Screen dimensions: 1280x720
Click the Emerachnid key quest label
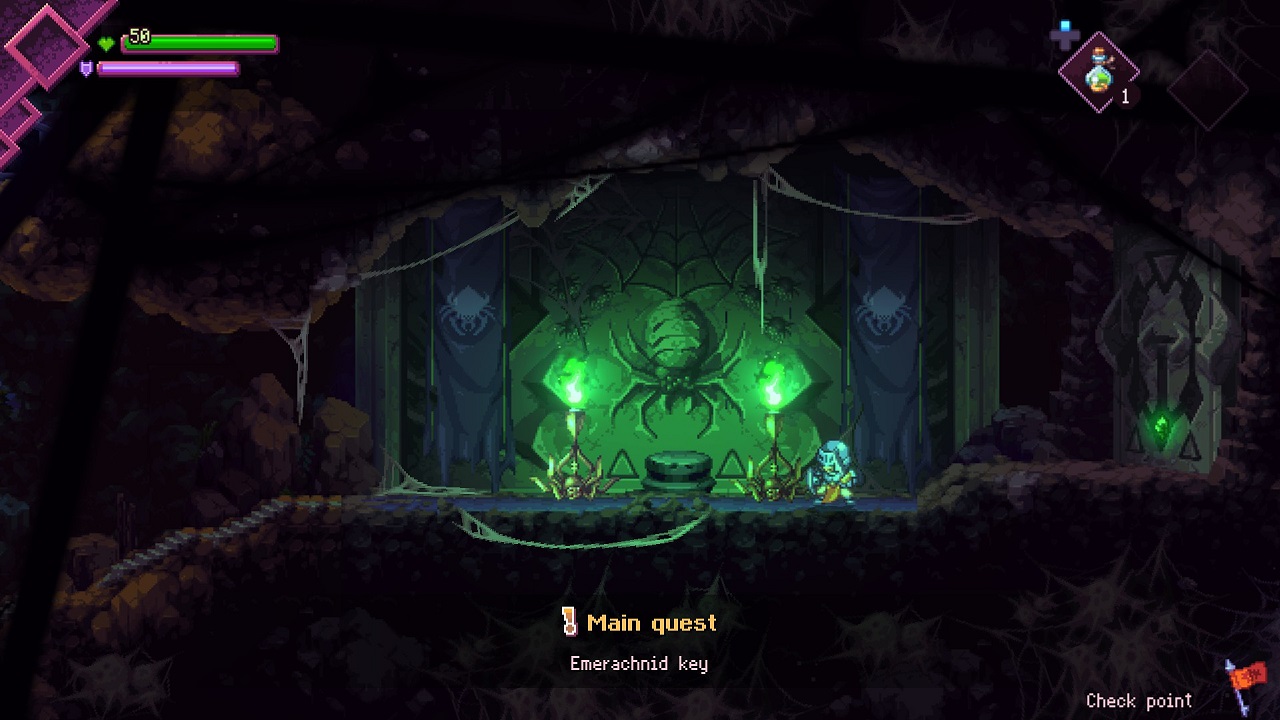pyautogui.click(x=640, y=663)
